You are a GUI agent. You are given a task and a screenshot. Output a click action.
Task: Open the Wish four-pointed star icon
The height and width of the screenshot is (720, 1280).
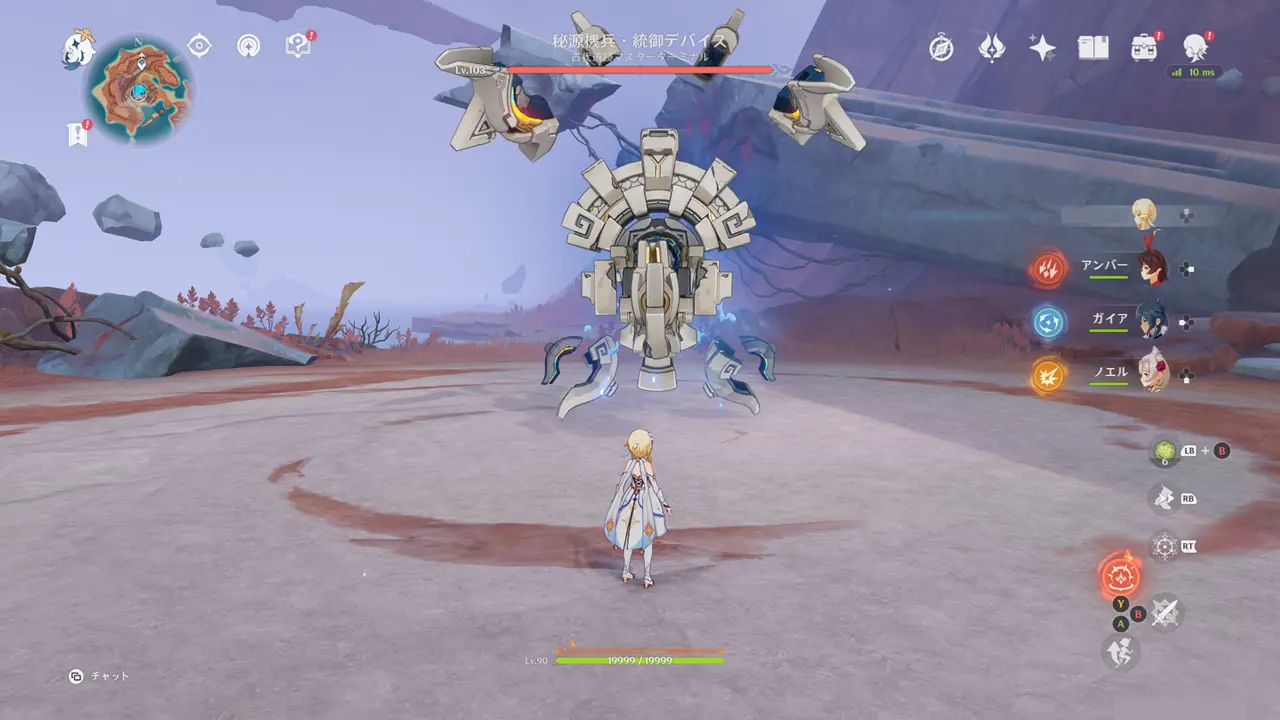(x=1042, y=48)
